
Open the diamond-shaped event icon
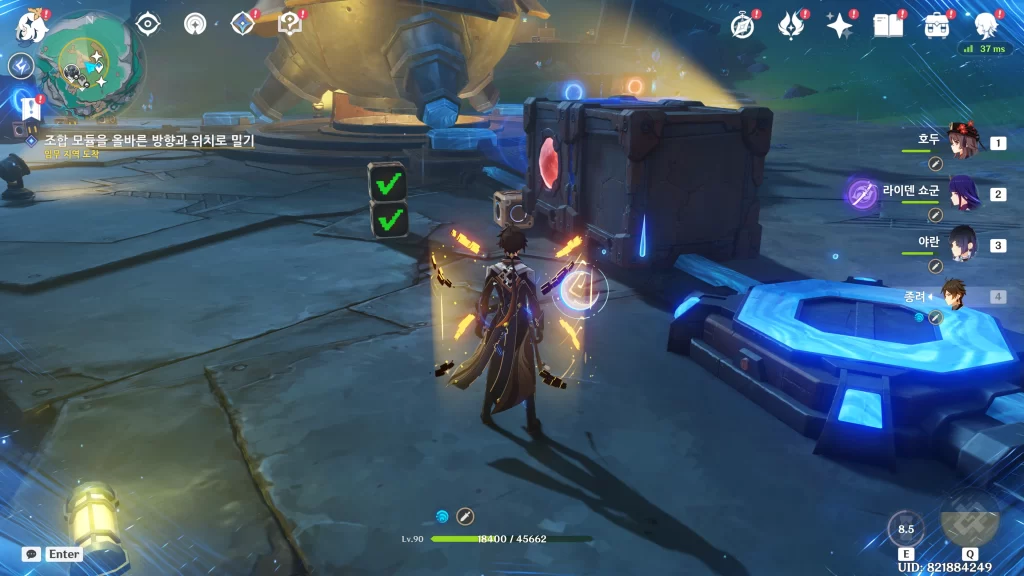point(243,24)
